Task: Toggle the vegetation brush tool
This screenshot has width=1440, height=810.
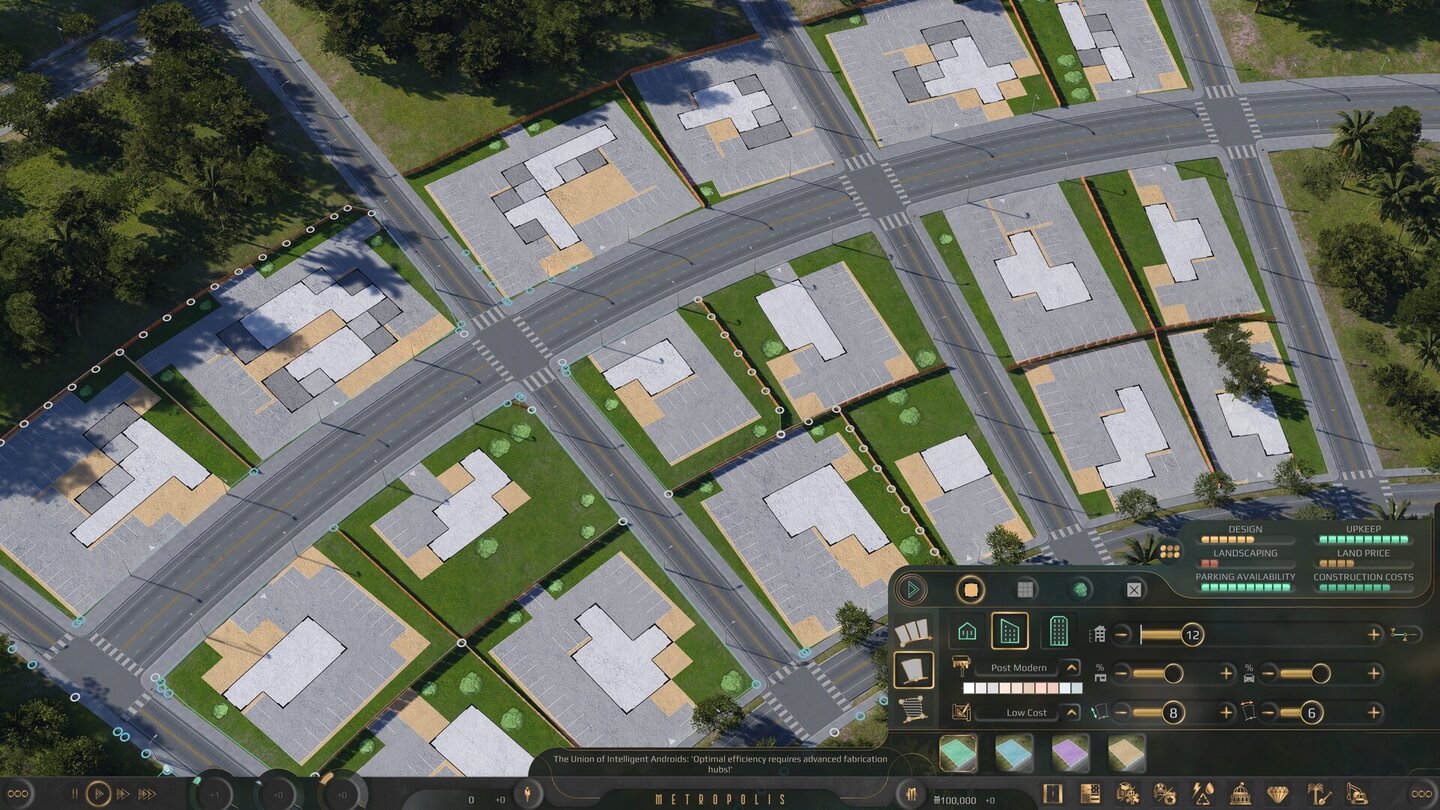Action: pyautogui.click(x=1078, y=591)
